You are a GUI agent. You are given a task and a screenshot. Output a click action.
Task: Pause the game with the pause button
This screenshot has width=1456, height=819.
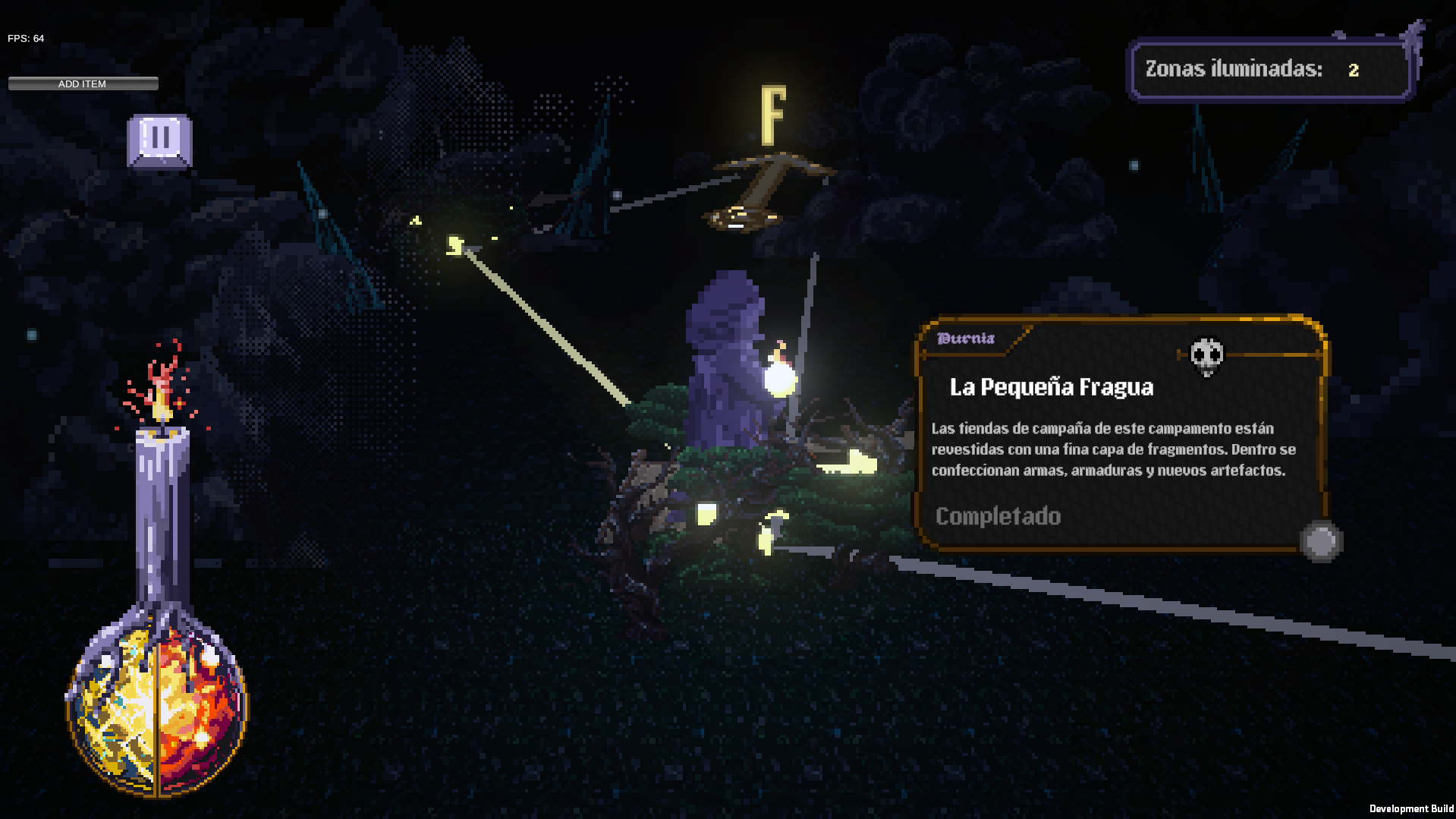[159, 140]
